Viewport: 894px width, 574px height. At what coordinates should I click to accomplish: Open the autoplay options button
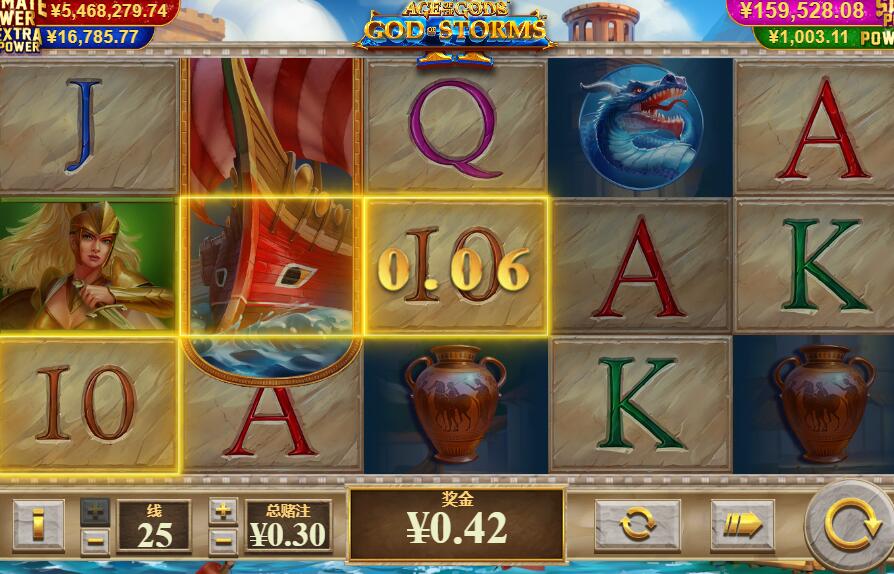[x=637, y=523]
